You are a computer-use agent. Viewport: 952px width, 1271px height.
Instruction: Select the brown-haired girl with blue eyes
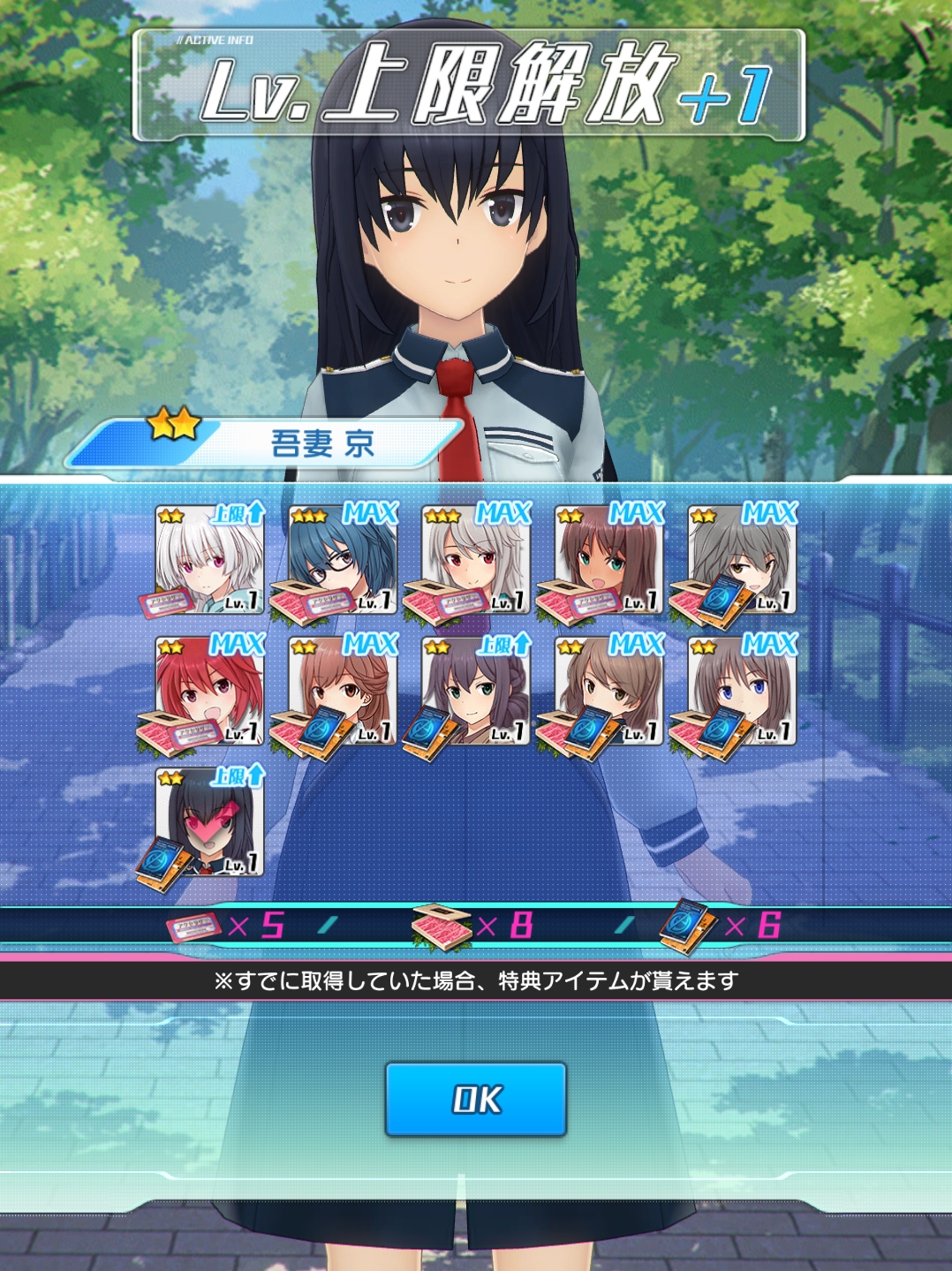point(743,692)
